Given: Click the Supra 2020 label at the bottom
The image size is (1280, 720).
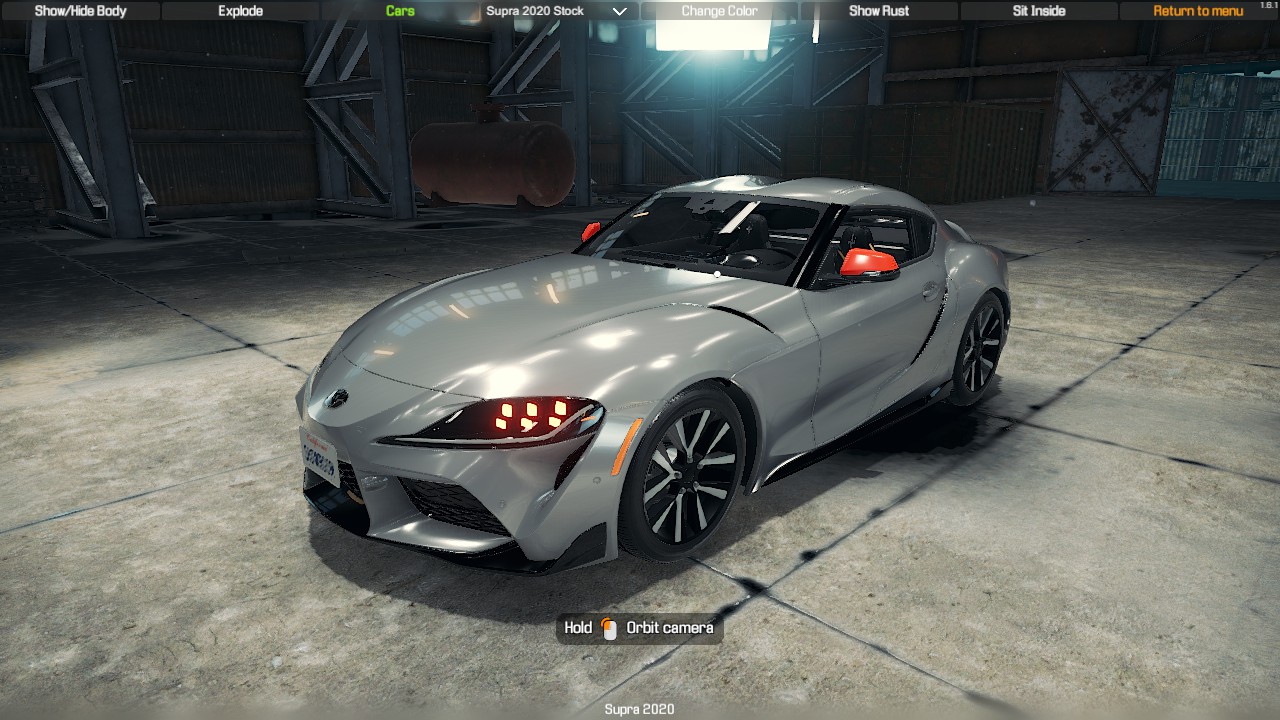Looking at the screenshot, I should [639, 707].
